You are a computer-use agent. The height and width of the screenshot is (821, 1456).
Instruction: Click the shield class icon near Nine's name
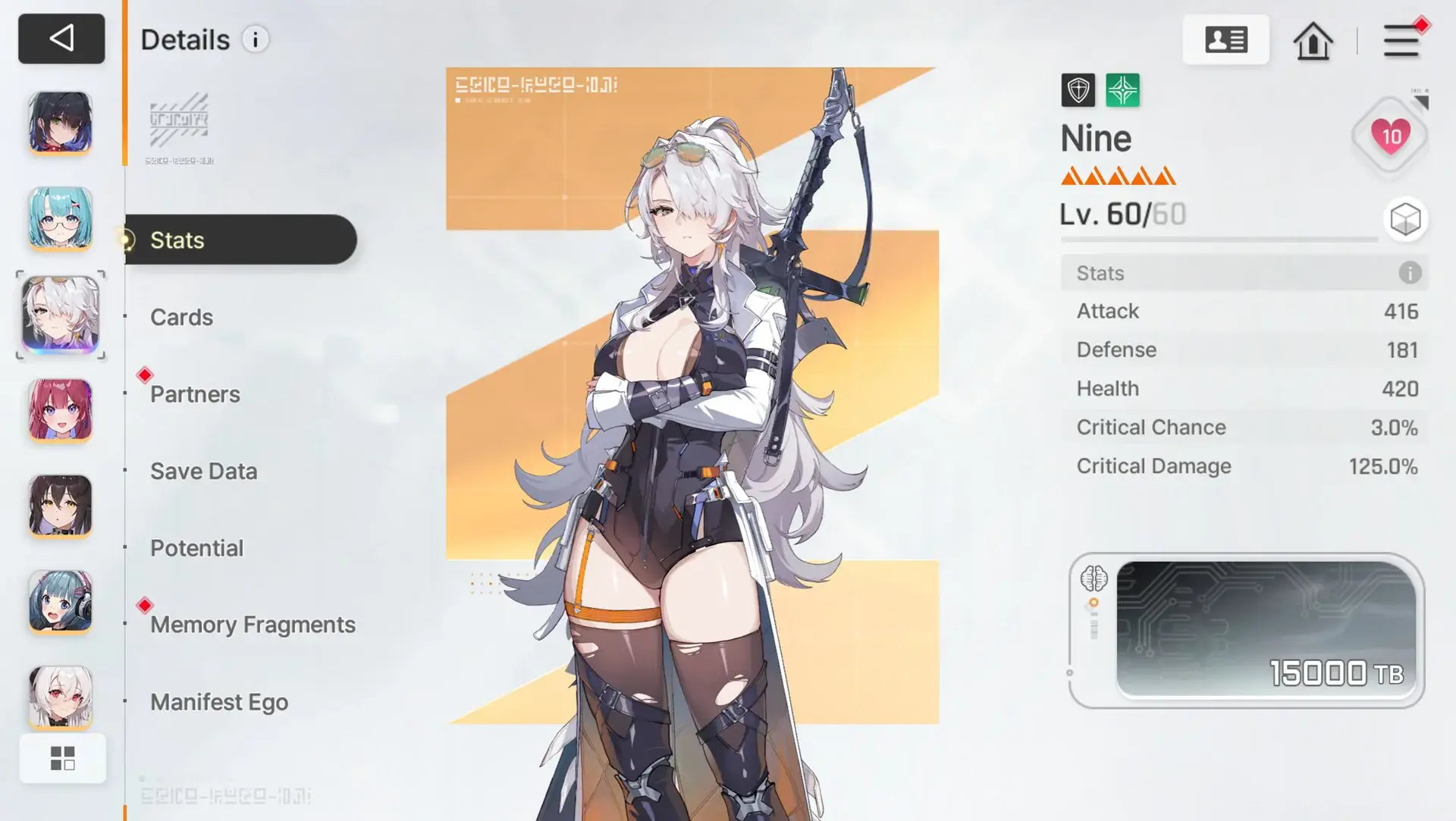click(1077, 89)
